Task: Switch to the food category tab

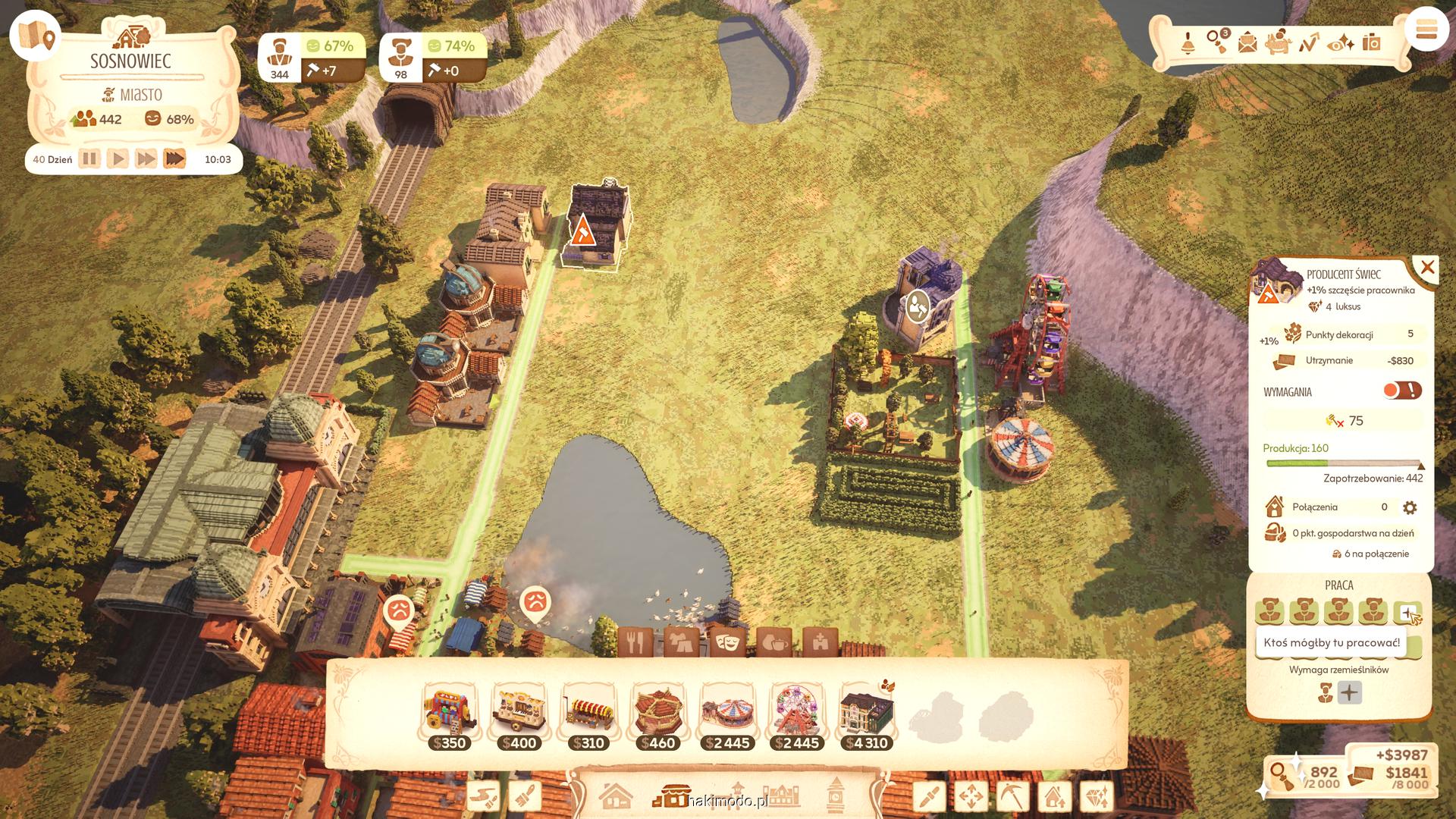Action: (x=635, y=643)
